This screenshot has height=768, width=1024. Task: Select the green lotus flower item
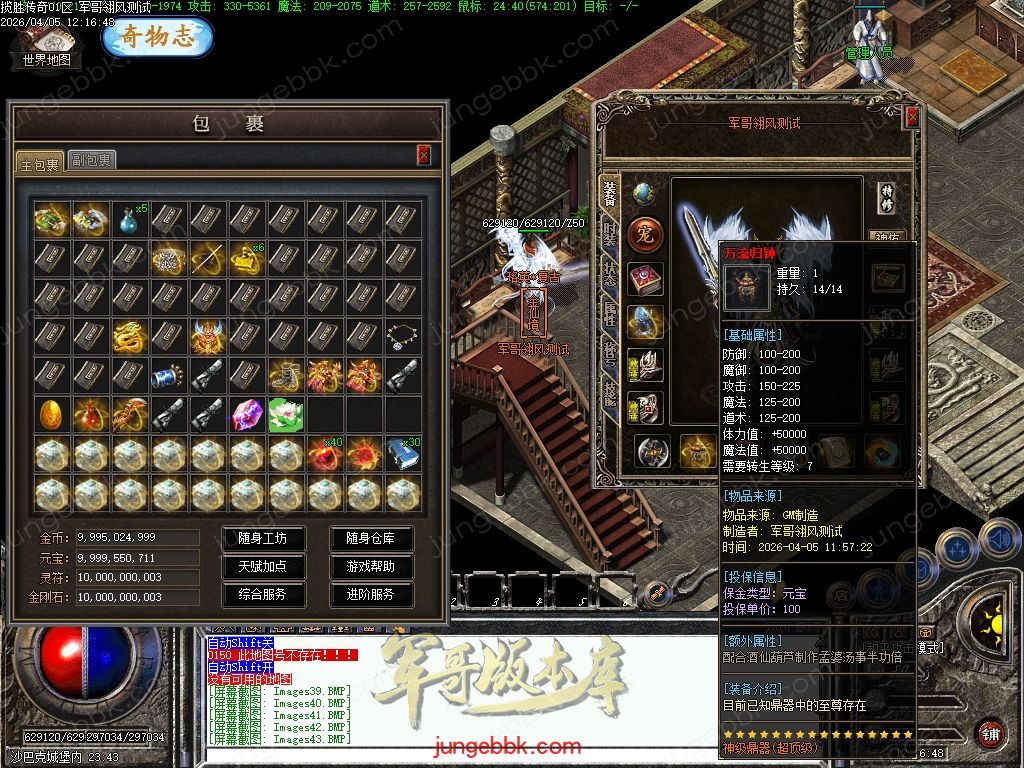[x=284, y=413]
